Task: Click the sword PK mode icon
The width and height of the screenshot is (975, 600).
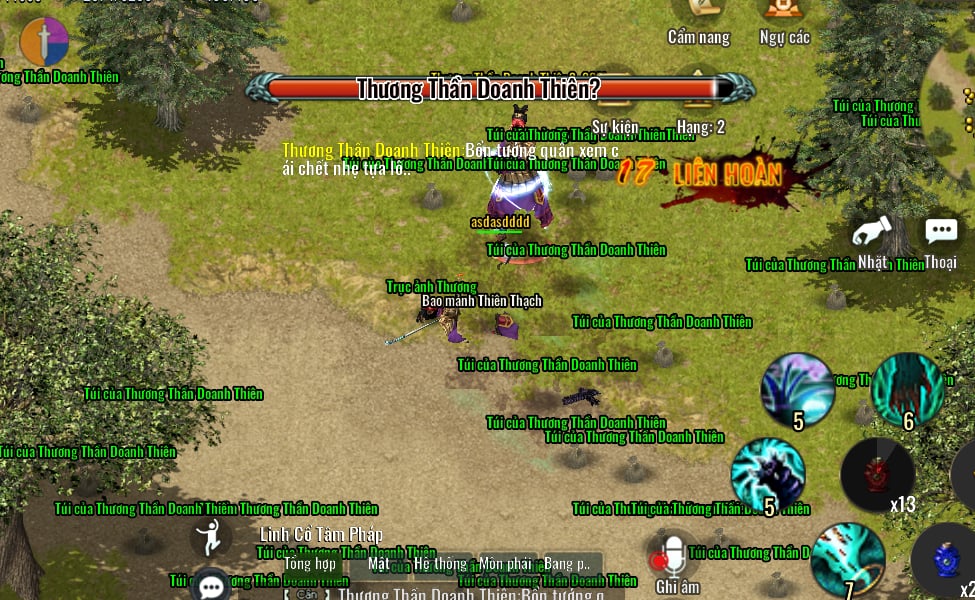Action: point(44,42)
